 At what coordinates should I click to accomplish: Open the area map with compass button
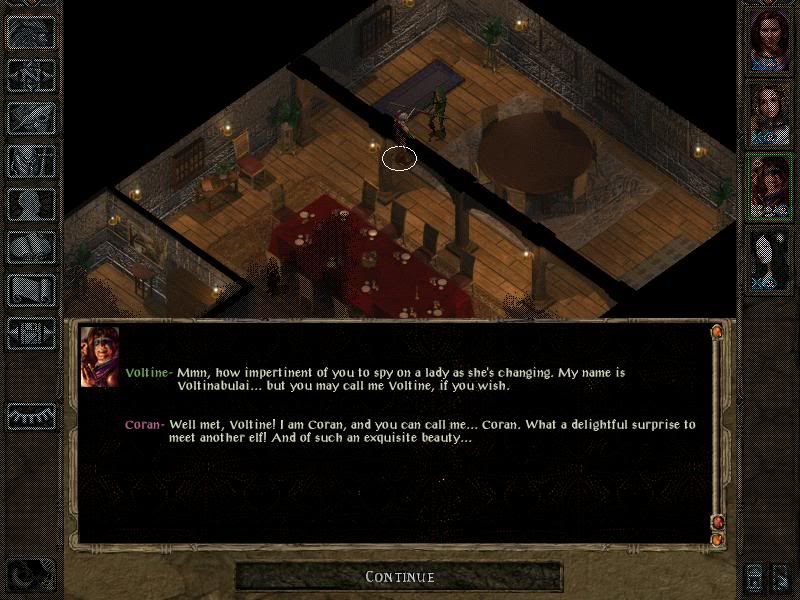(31, 76)
